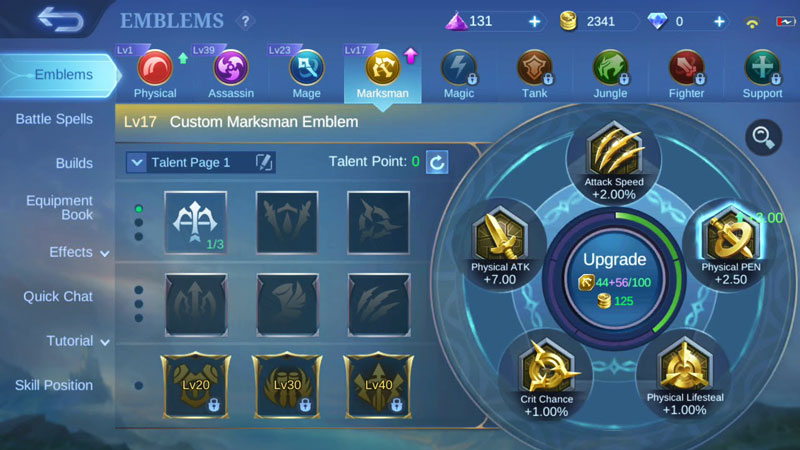The image size is (800, 450).
Task: Expand the Talent Page 1 dropdown
Action: tap(137, 162)
